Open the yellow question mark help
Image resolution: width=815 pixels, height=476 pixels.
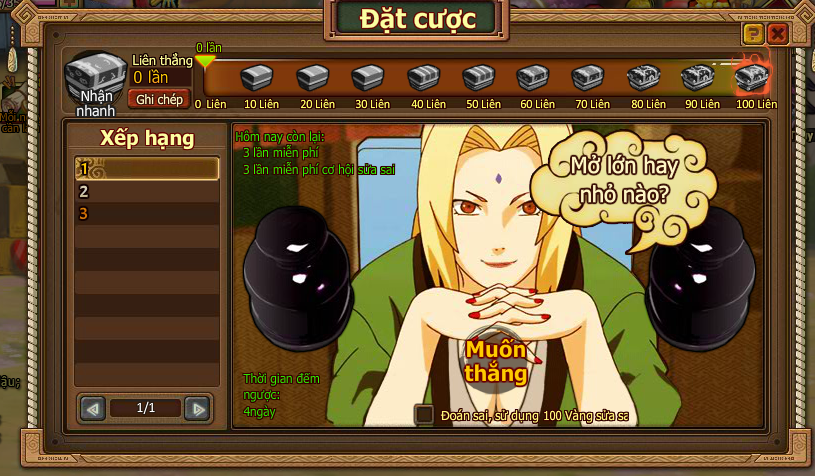click(x=753, y=35)
